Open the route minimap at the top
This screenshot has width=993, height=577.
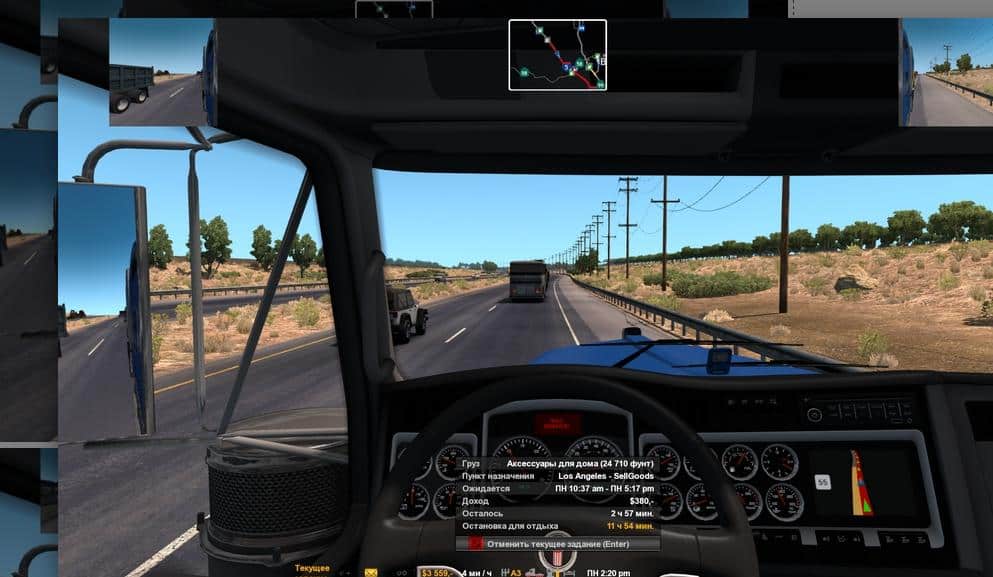[x=557, y=55]
